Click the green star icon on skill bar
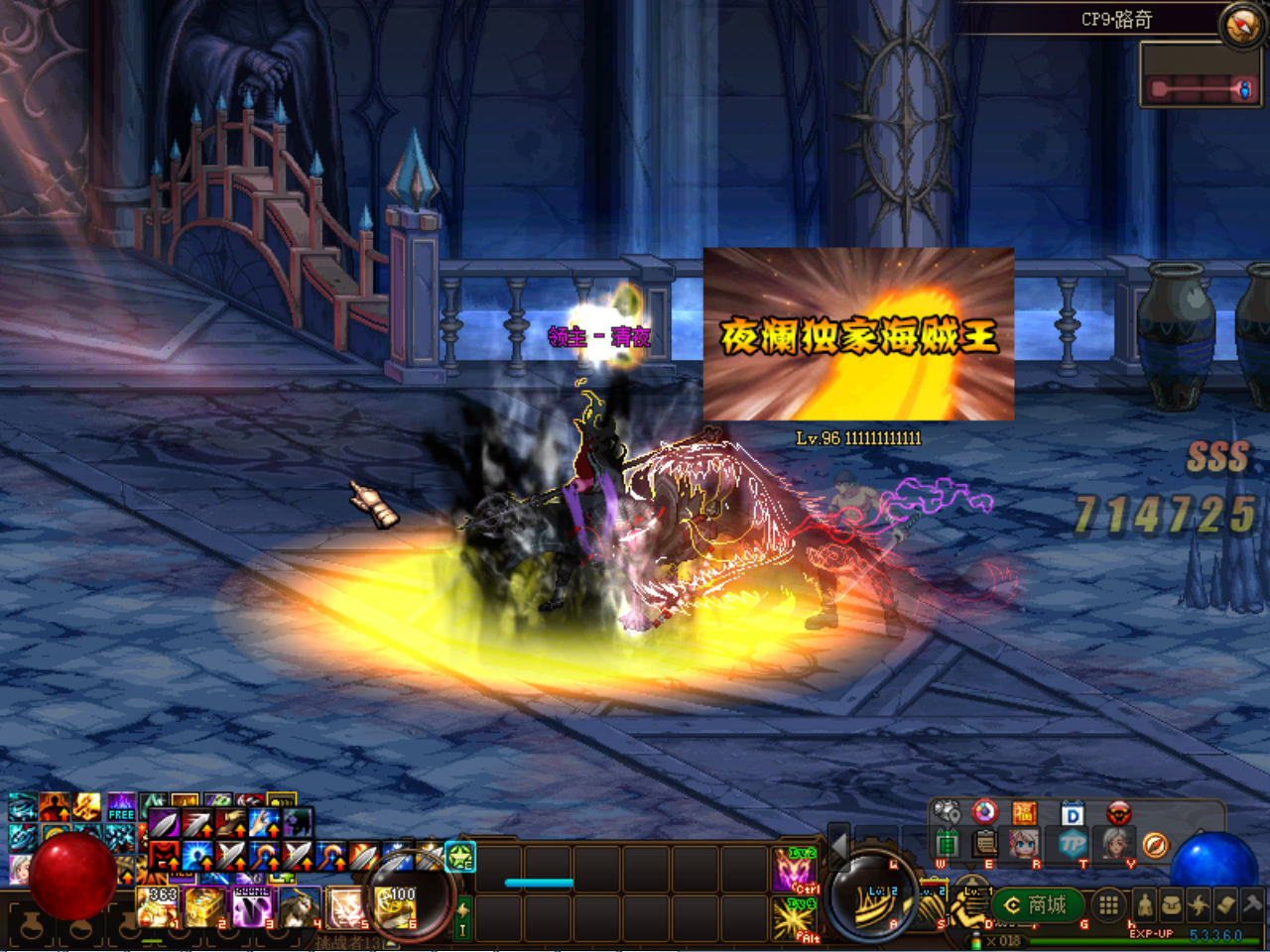This screenshot has height=952, width=1270. pyautogui.click(x=460, y=856)
